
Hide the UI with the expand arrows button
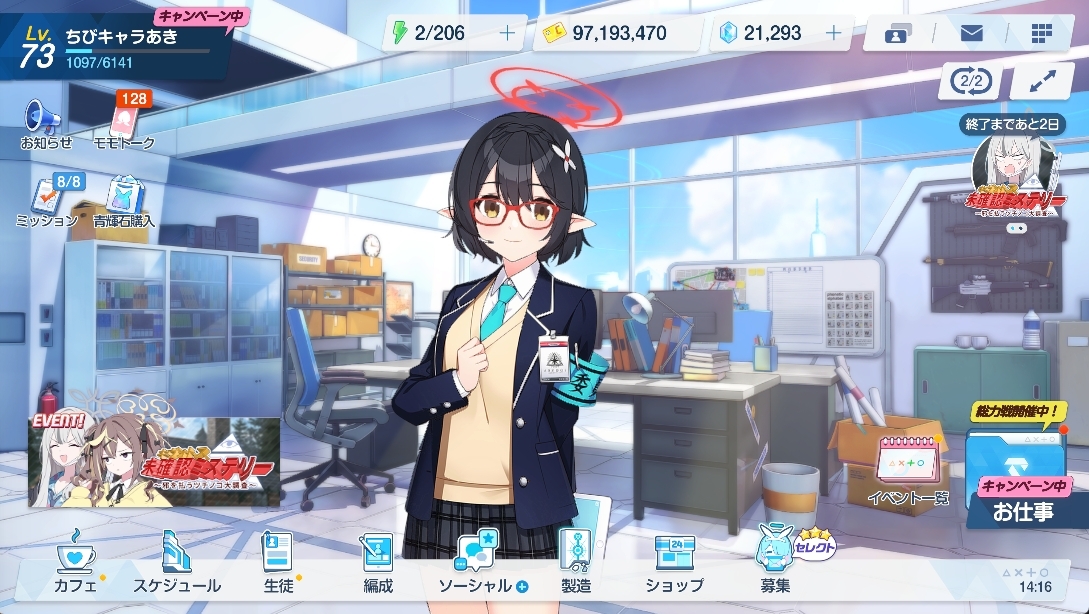(1042, 81)
